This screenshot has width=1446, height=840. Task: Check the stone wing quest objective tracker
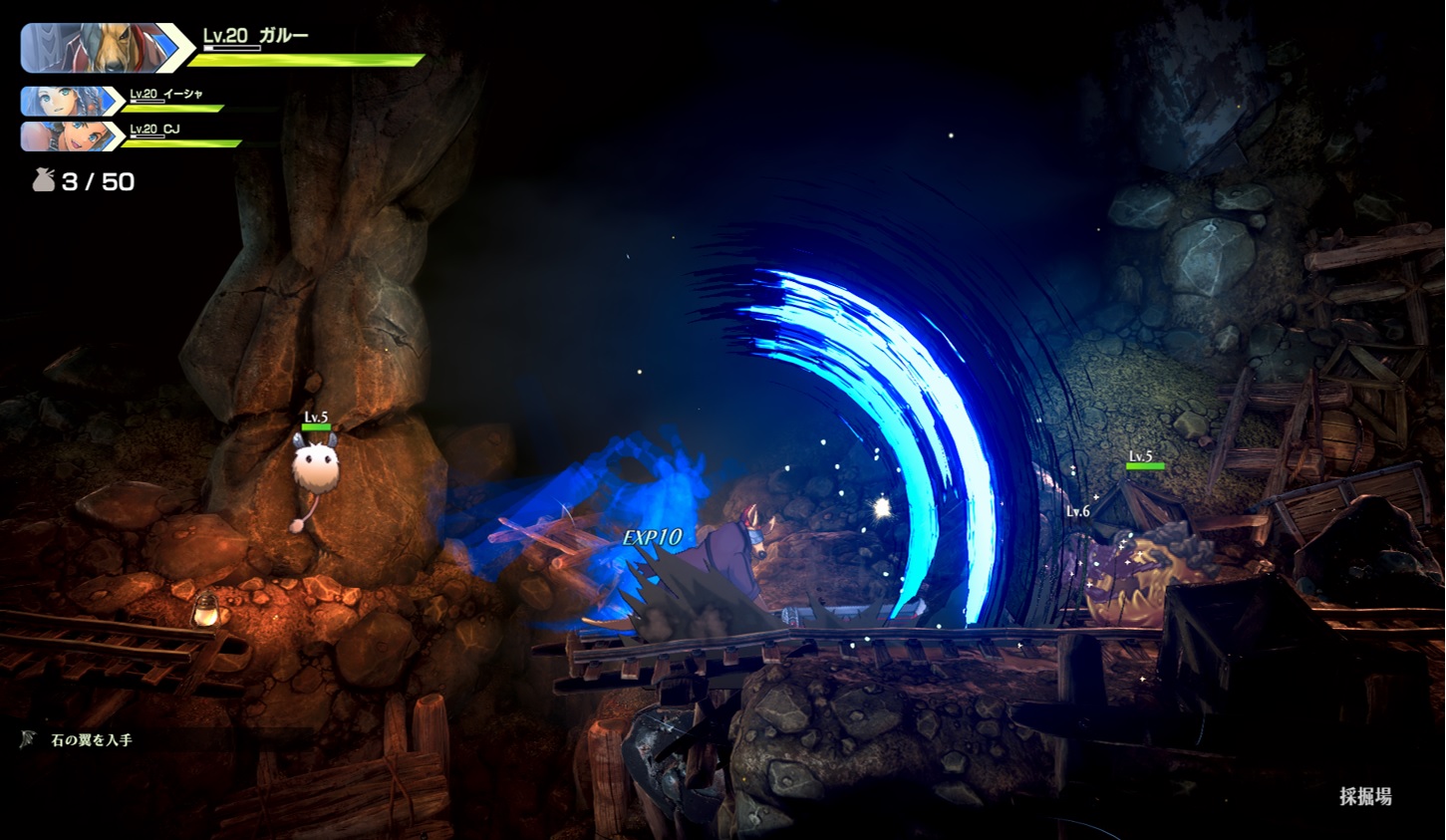91,740
